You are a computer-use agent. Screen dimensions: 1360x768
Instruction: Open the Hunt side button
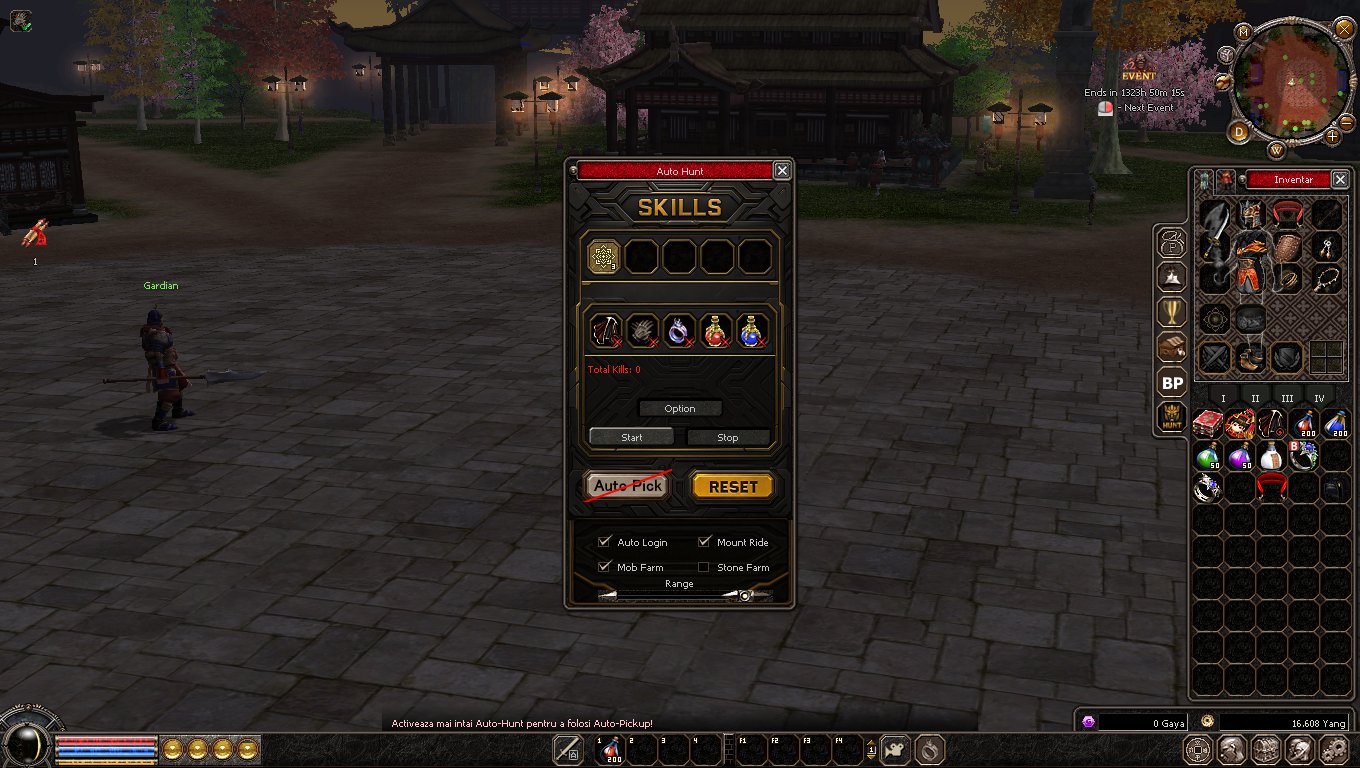click(1172, 417)
